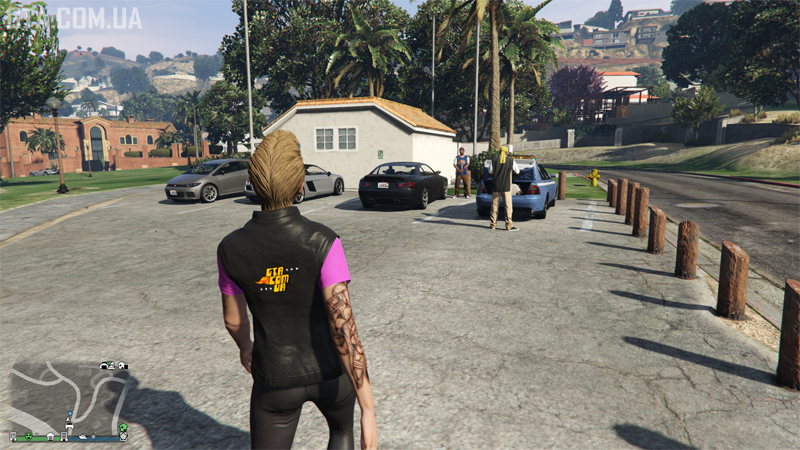Click the boat blip on minimap
The width and height of the screenshot is (800, 450).
point(83,436)
